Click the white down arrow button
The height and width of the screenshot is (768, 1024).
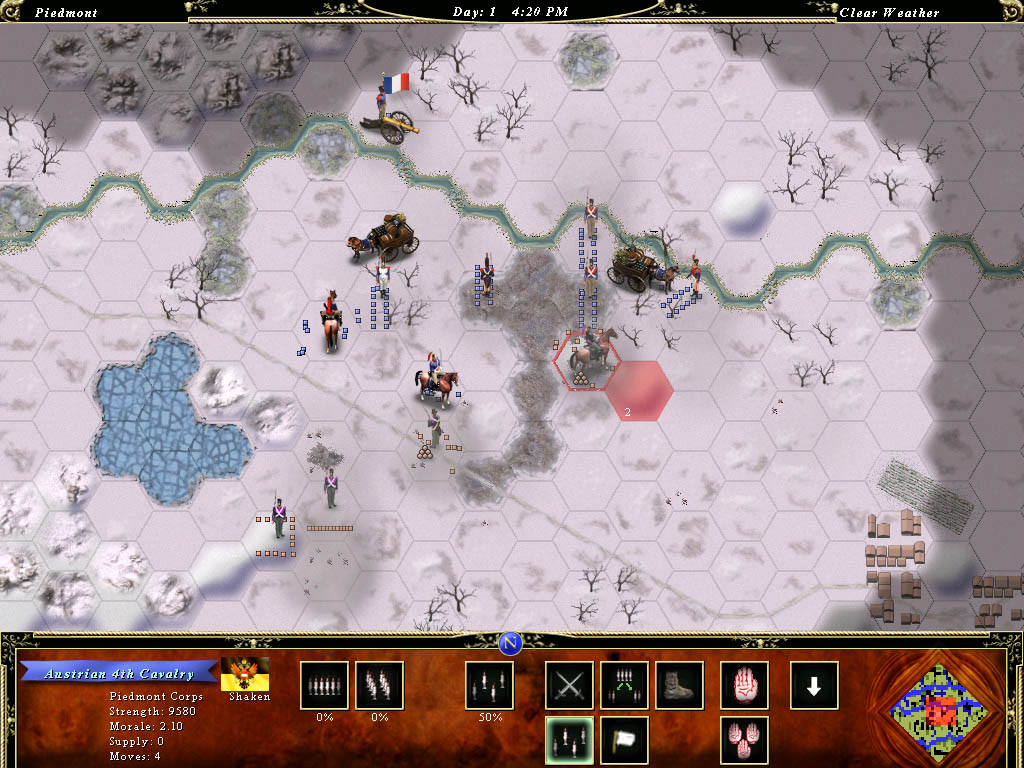(814, 686)
